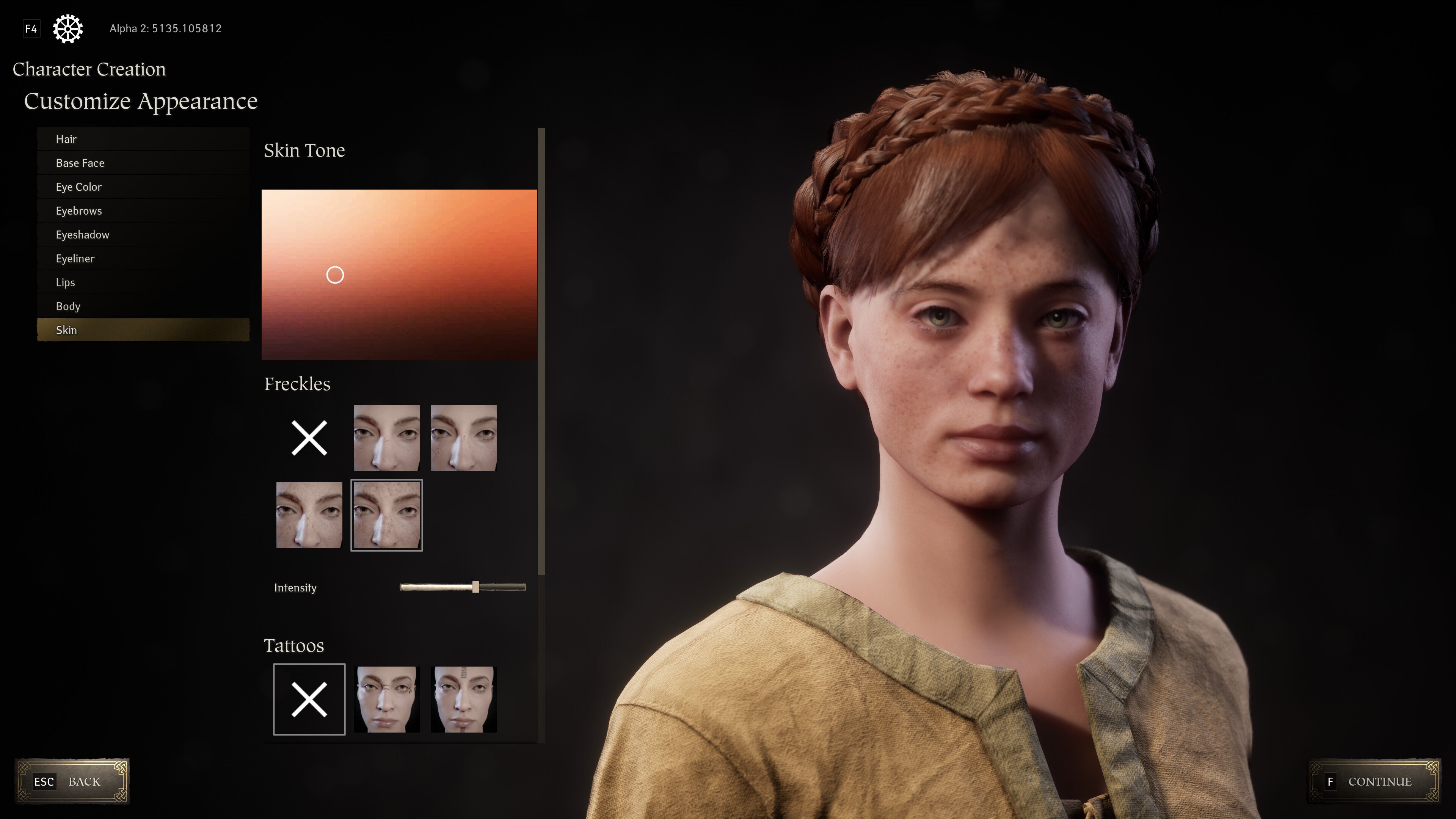
Task: Open settings via the gear icon
Action: [68, 28]
